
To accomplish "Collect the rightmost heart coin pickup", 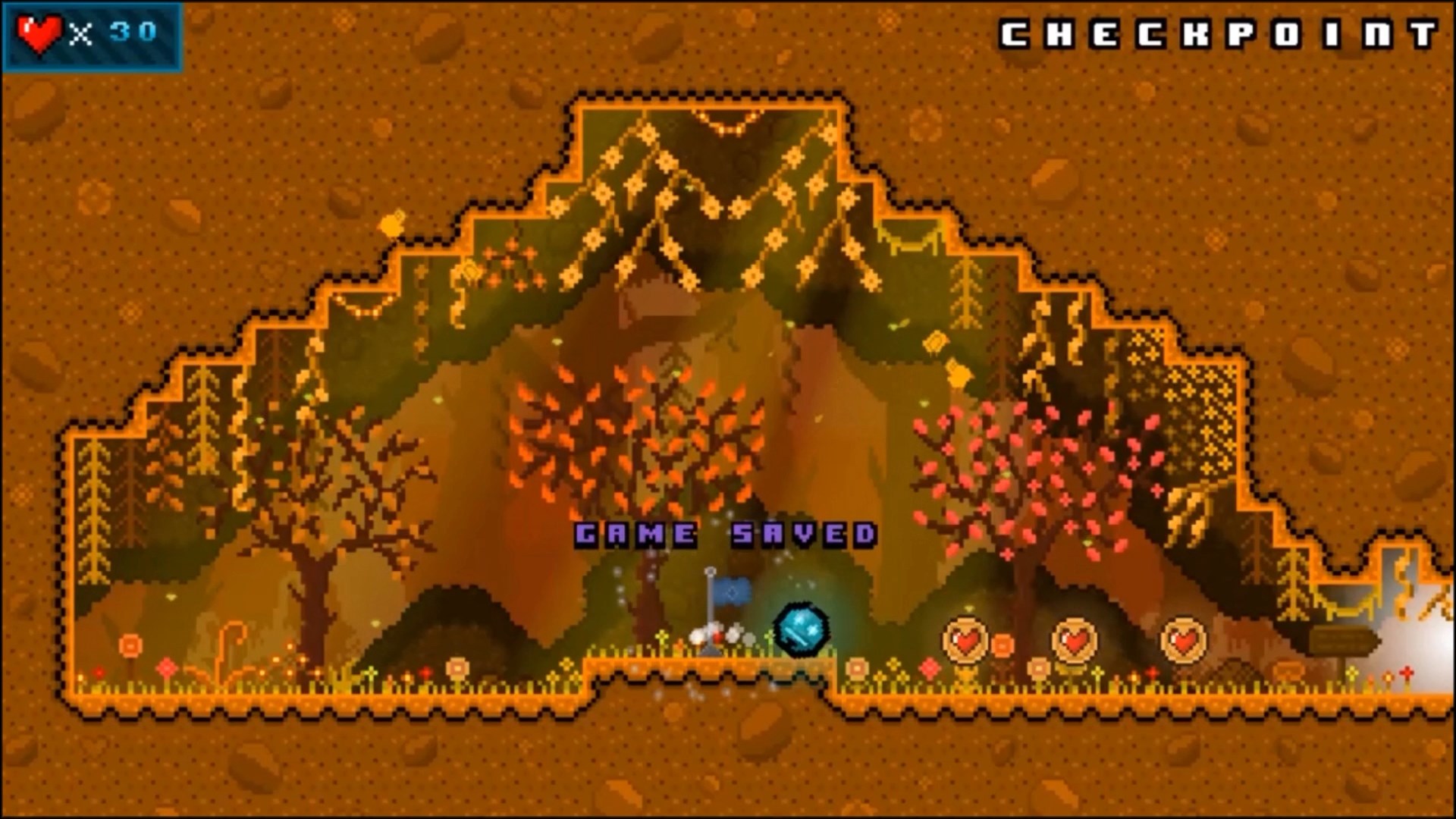I will pos(1181,641).
